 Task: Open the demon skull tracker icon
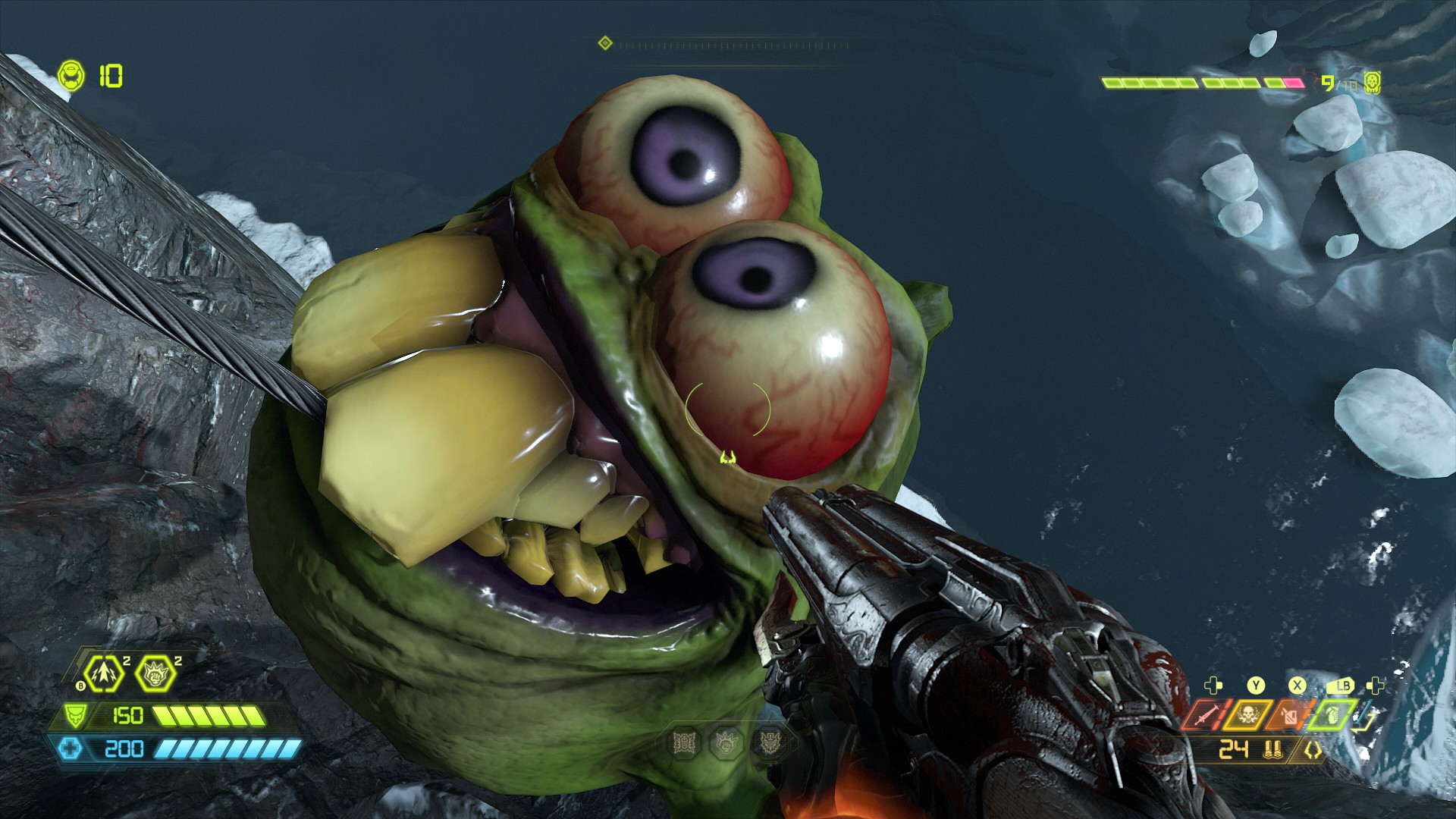[x=1372, y=83]
